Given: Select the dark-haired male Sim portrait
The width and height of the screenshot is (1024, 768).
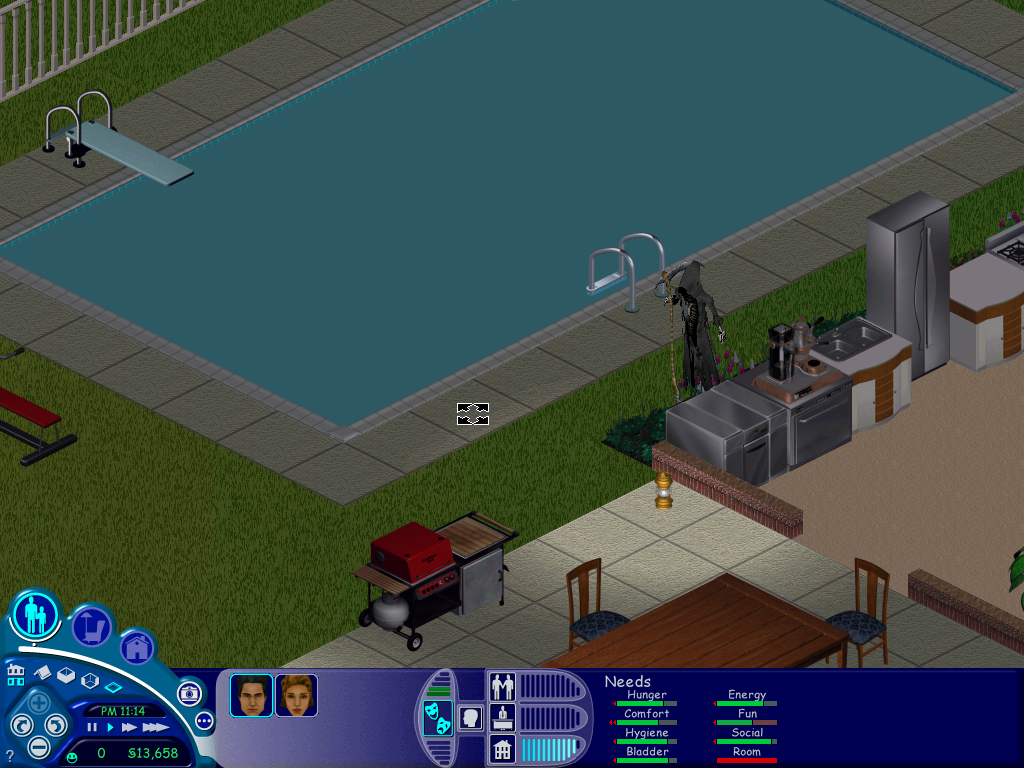Looking at the screenshot, I should click(x=251, y=695).
